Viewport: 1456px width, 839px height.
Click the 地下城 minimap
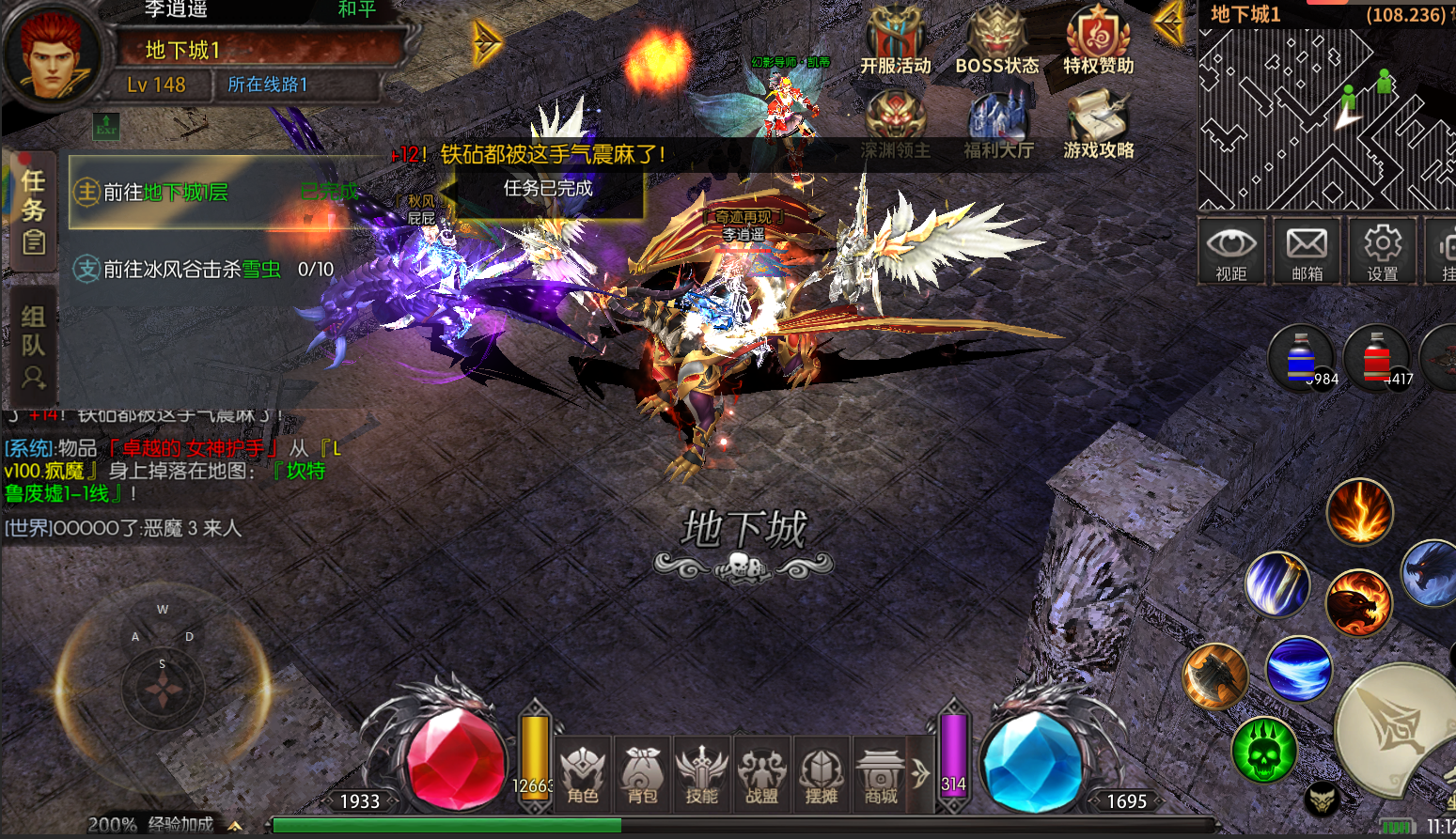pyautogui.click(x=1325, y=117)
